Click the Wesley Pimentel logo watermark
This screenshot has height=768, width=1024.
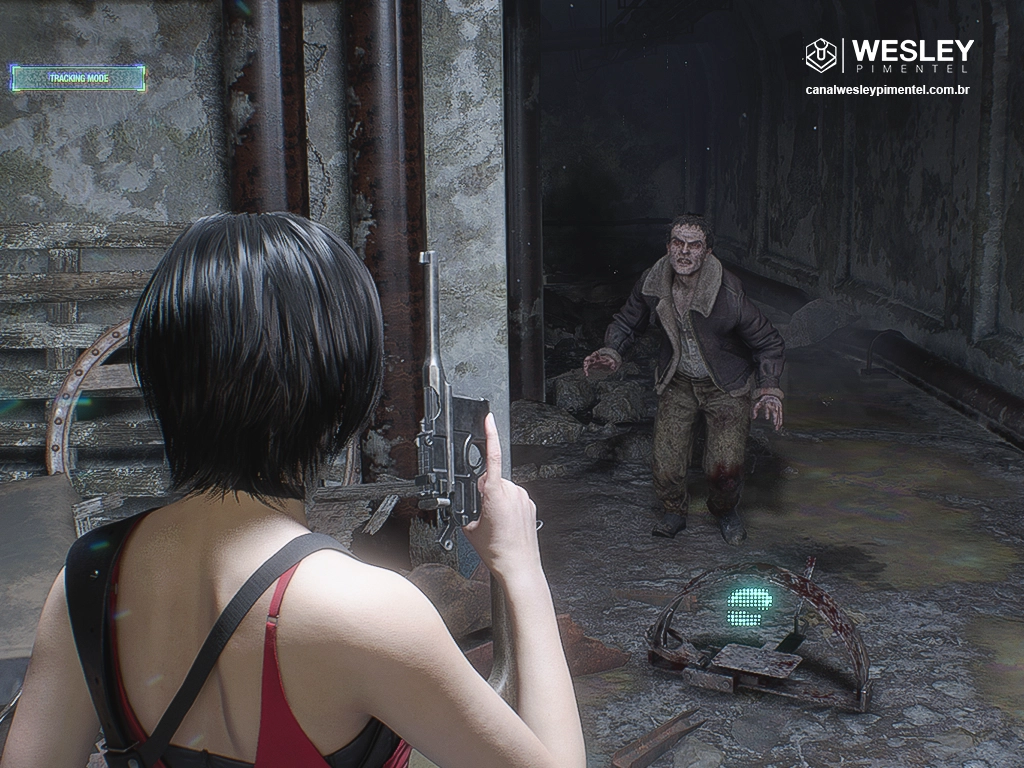pos(889,55)
